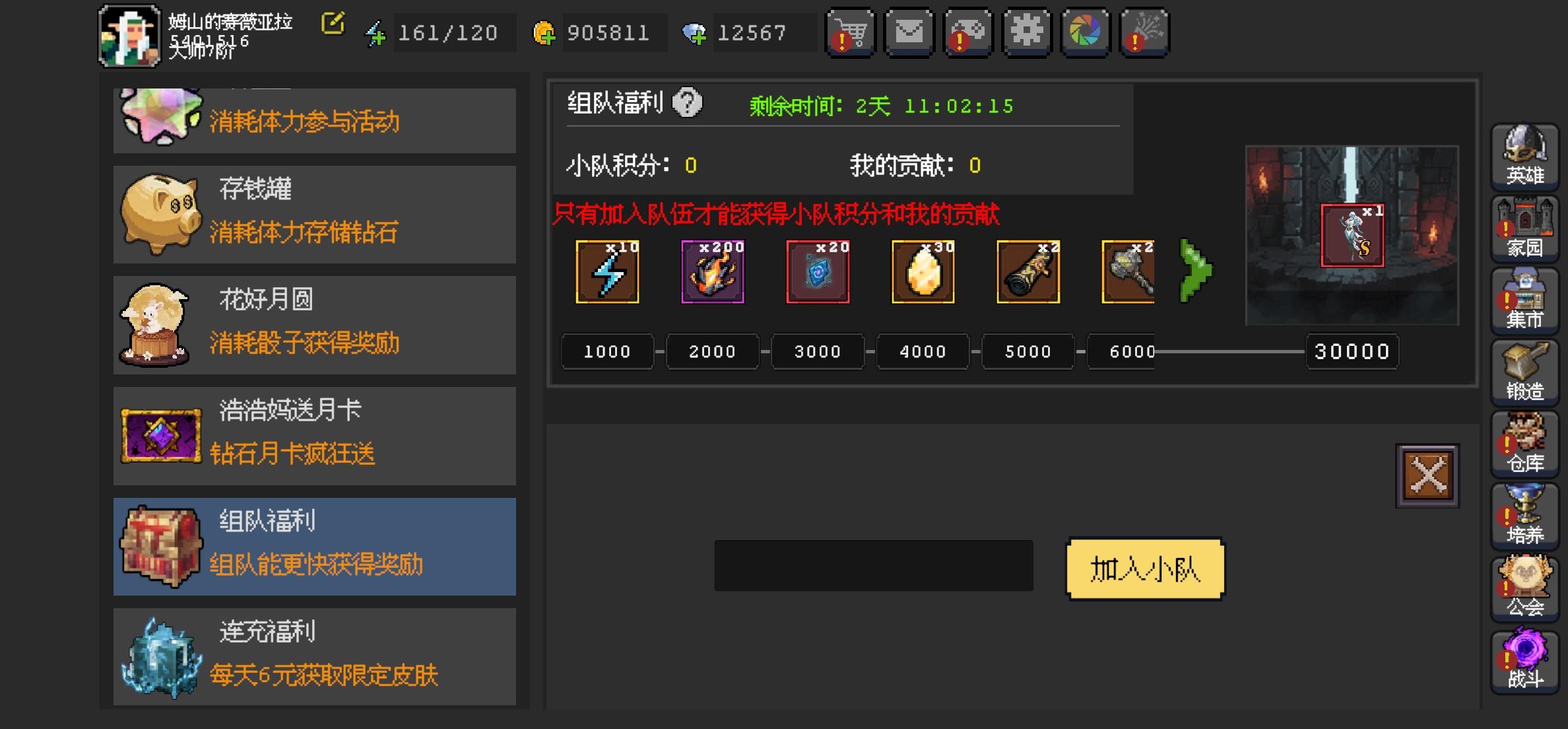
Task: Open the screenshot camera icon in the top bar
Action: tap(1085, 32)
